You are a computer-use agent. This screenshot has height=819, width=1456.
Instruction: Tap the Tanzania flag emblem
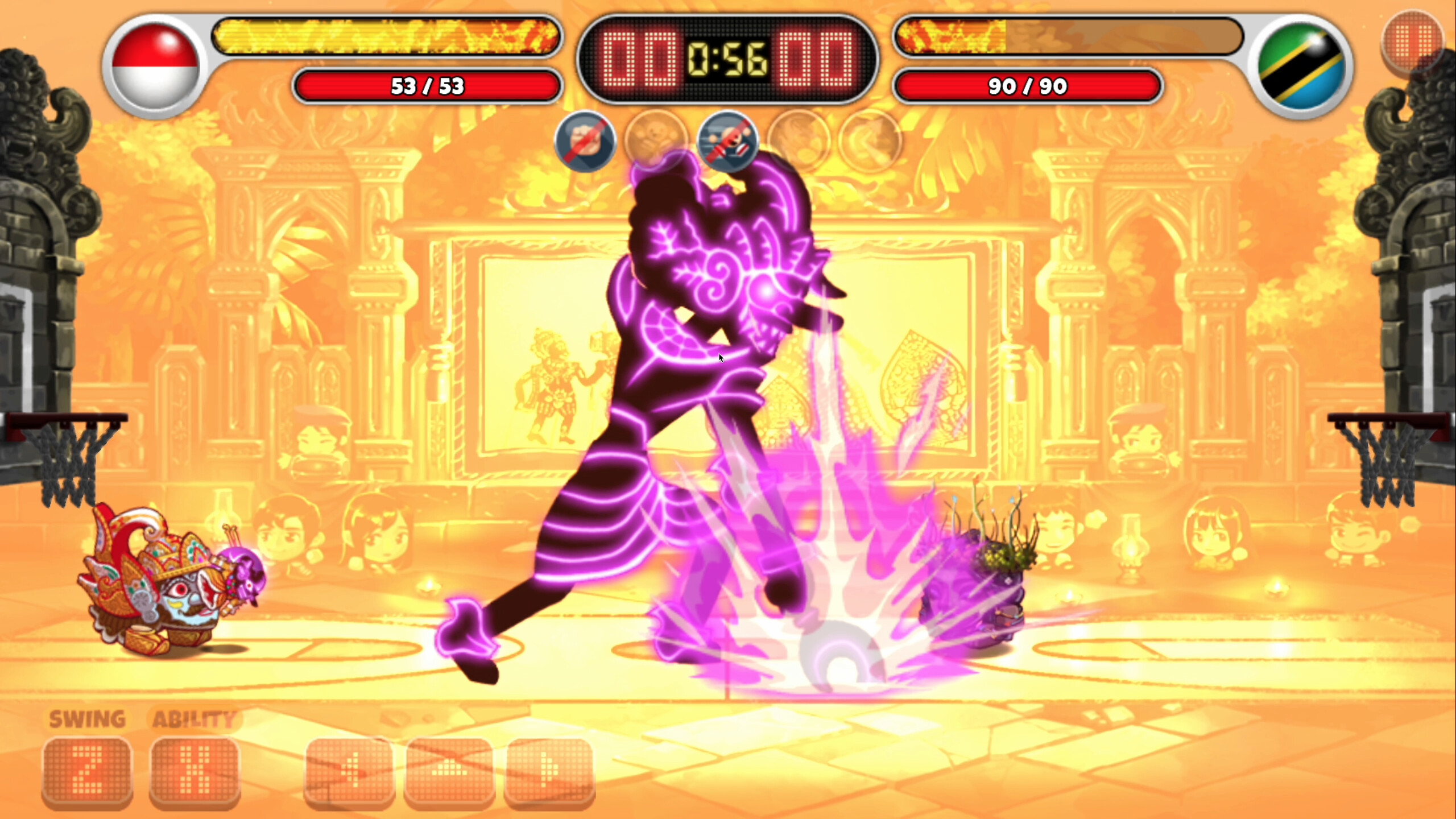coord(1302,63)
